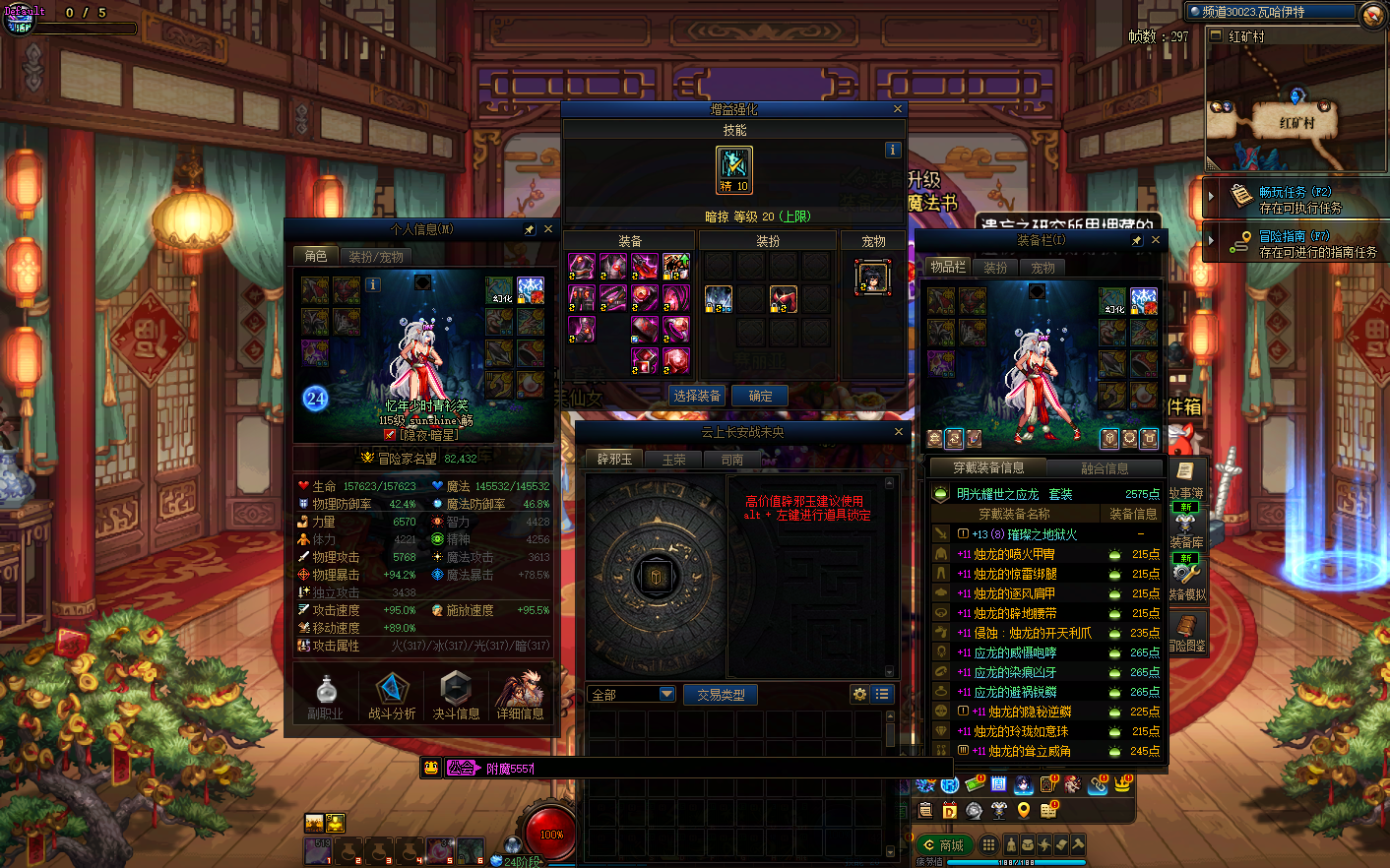The height and width of the screenshot is (868, 1390).
Task: Close the 云上长安战未央 window
Action: [x=898, y=432]
